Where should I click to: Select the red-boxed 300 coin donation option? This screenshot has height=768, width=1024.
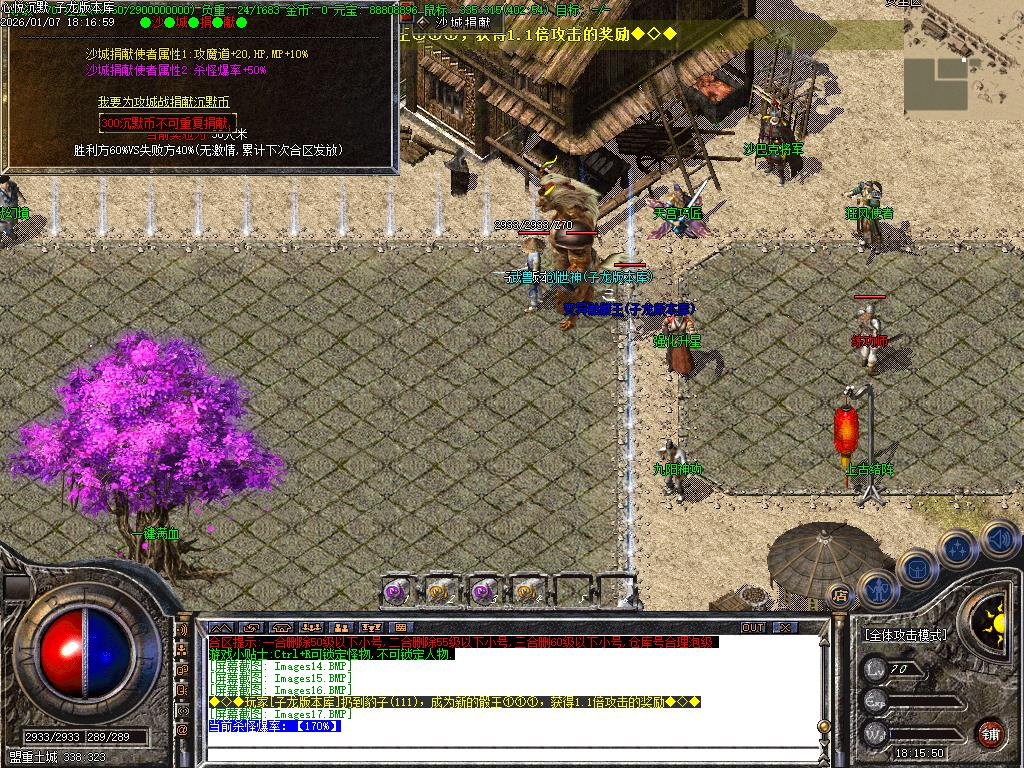pyautogui.click(x=167, y=122)
